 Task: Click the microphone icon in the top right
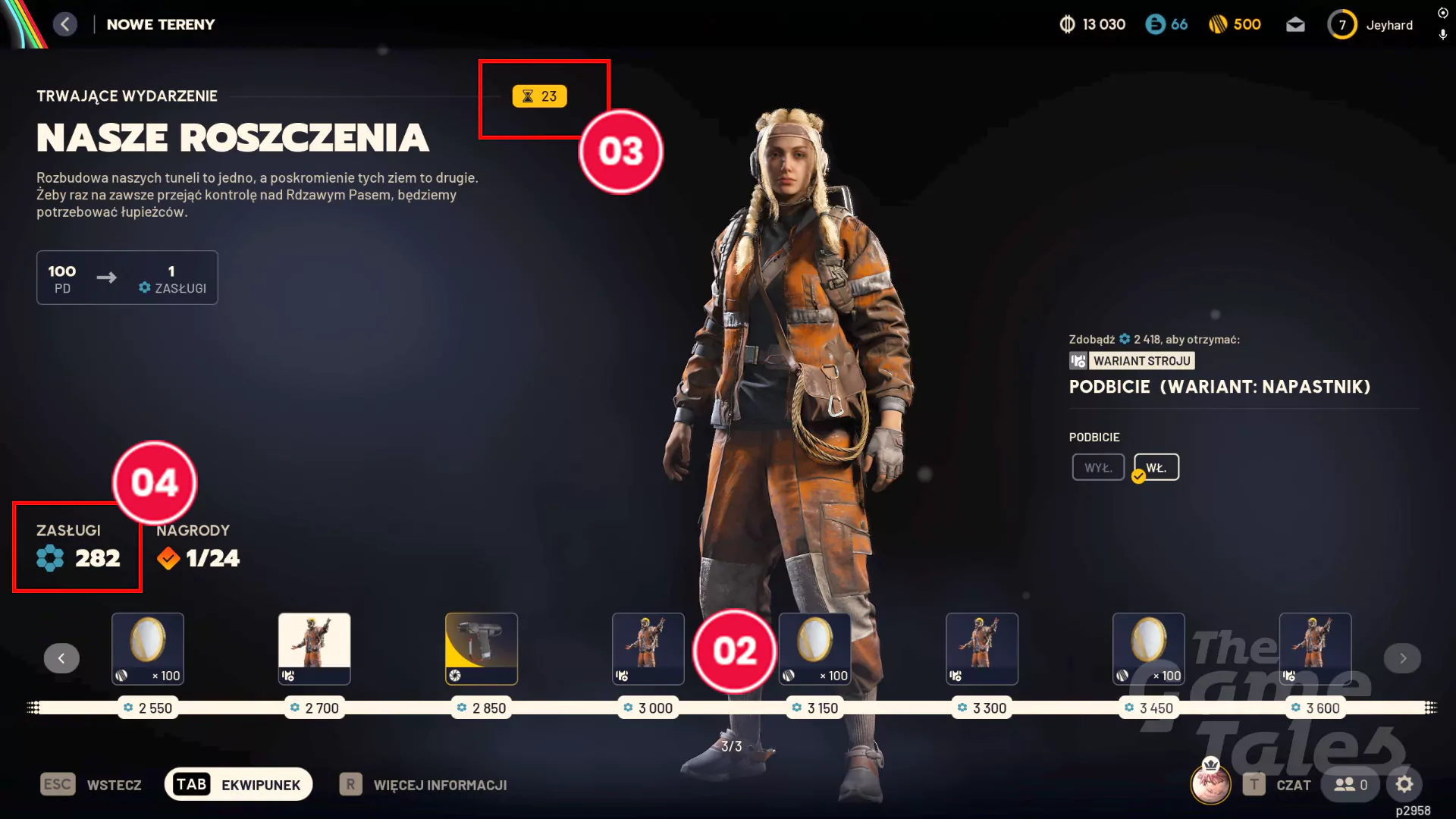tap(1442, 35)
